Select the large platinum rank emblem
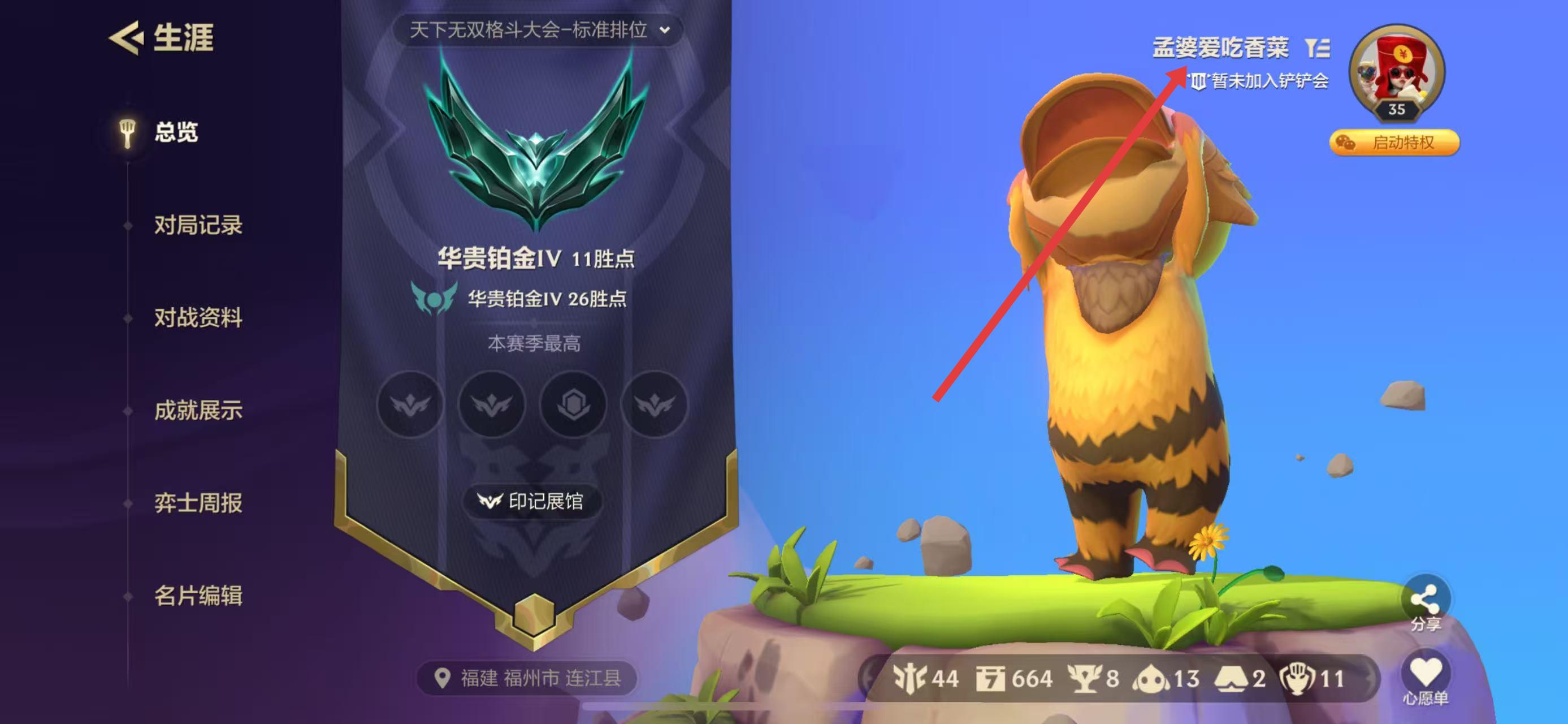The width and height of the screenshot is (1568, 724). tap(536, 146)
